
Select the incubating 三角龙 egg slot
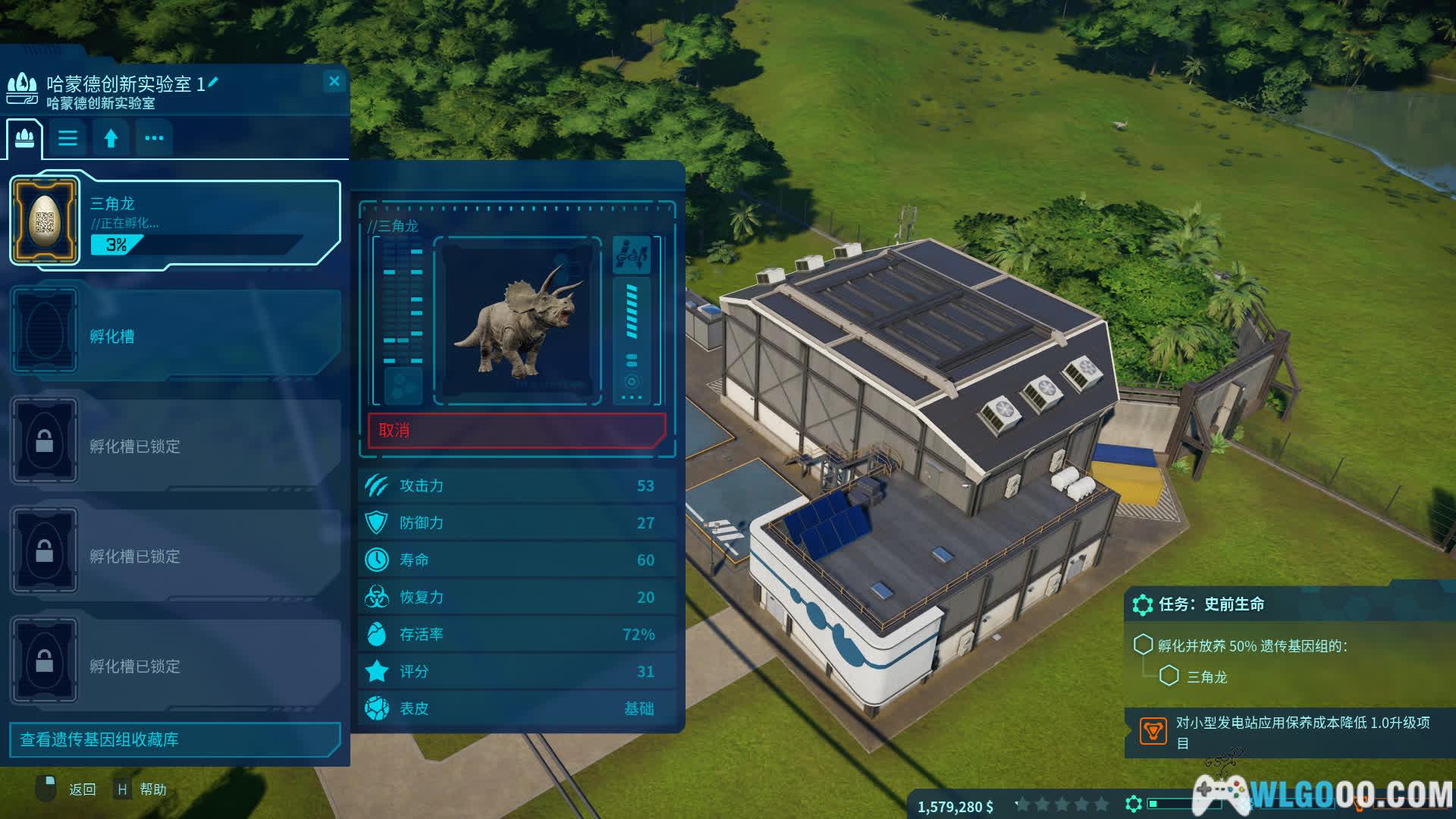point(174,221)
